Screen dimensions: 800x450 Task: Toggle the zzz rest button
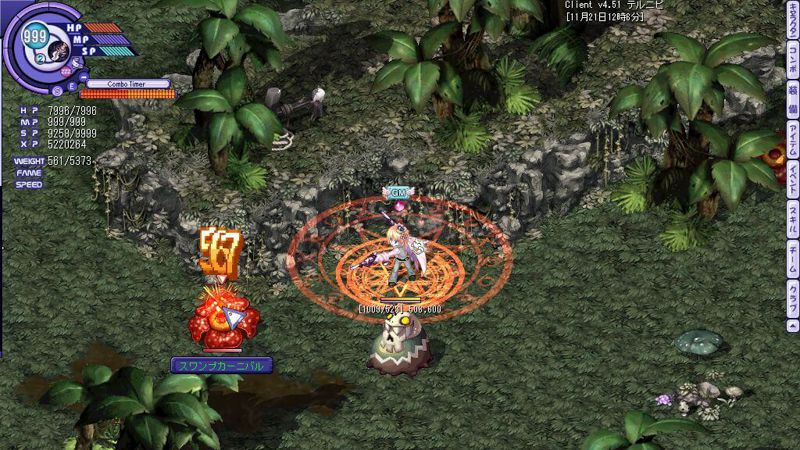tap(65, 72)
